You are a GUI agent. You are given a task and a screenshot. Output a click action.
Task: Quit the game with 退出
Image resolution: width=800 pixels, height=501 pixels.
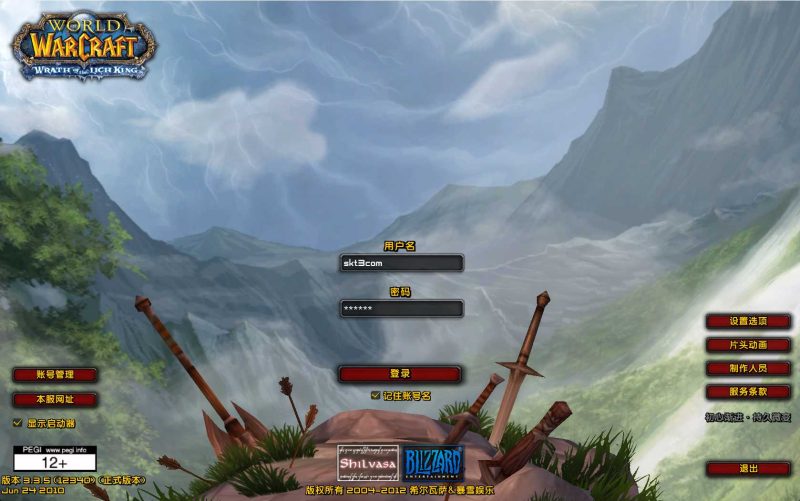point(748,468)
